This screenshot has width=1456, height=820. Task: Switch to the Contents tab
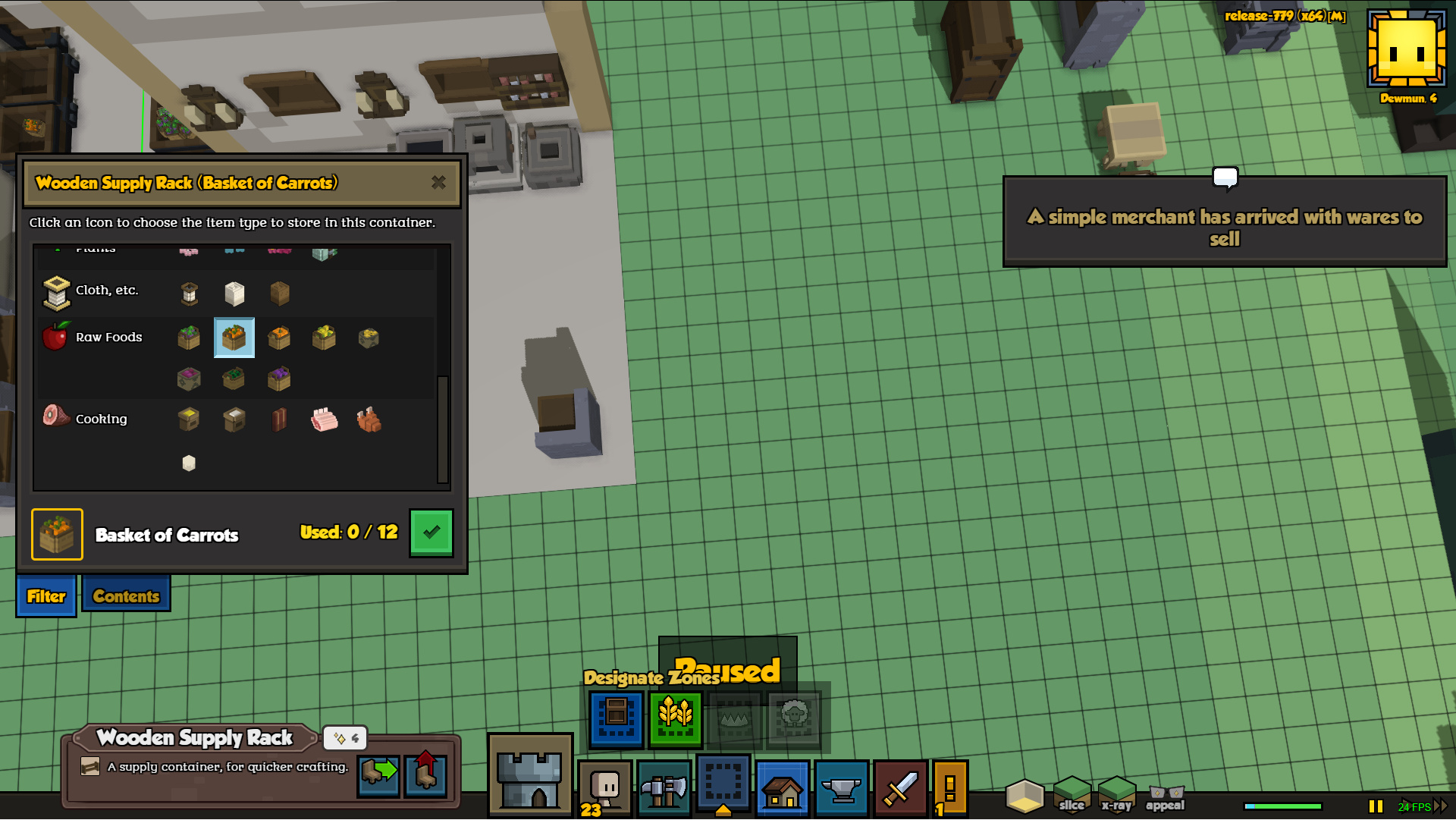click(x=126, y=596)
